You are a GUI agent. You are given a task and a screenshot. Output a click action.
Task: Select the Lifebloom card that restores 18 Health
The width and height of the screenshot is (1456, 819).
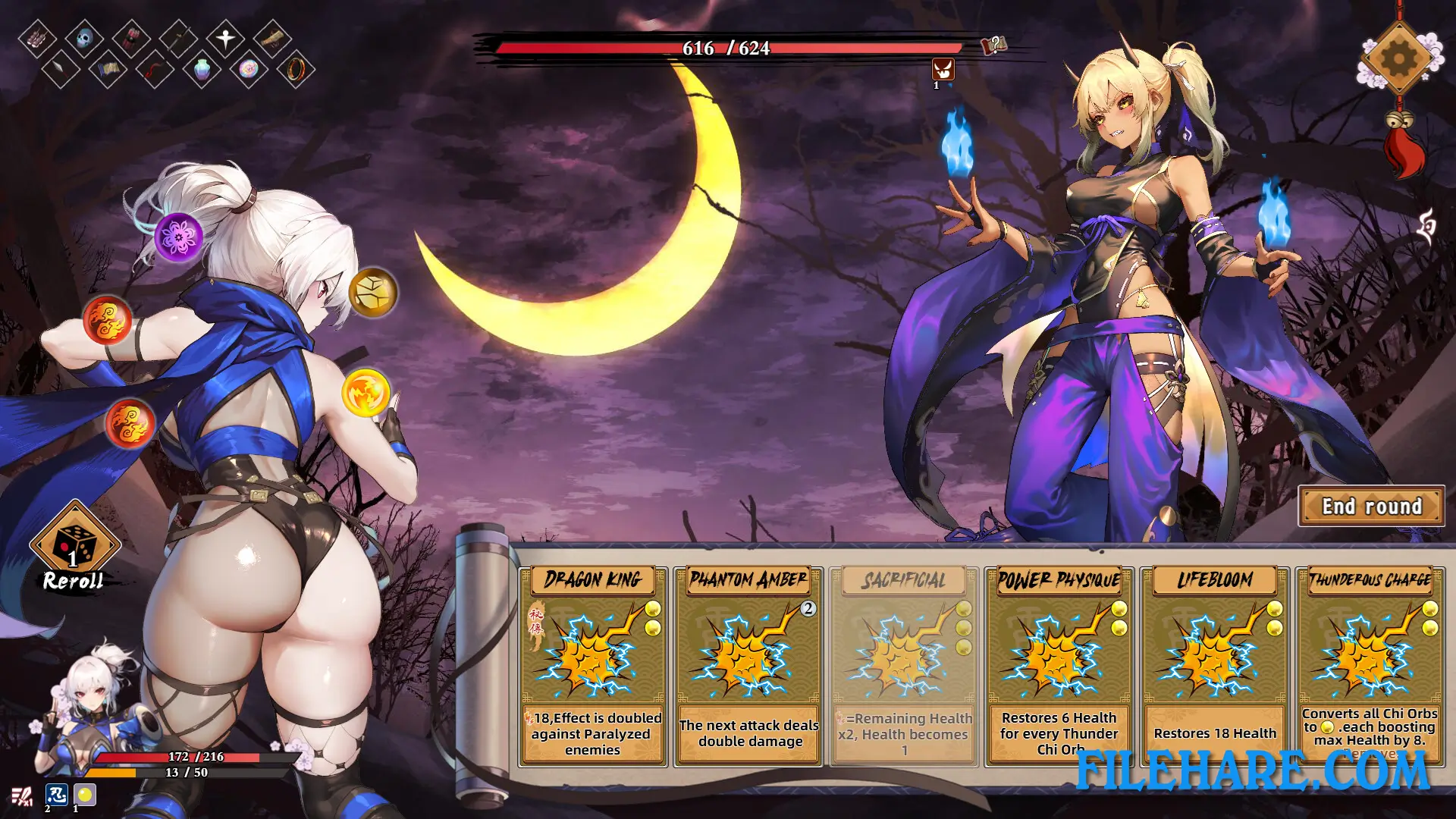[x=1214, y=660]
